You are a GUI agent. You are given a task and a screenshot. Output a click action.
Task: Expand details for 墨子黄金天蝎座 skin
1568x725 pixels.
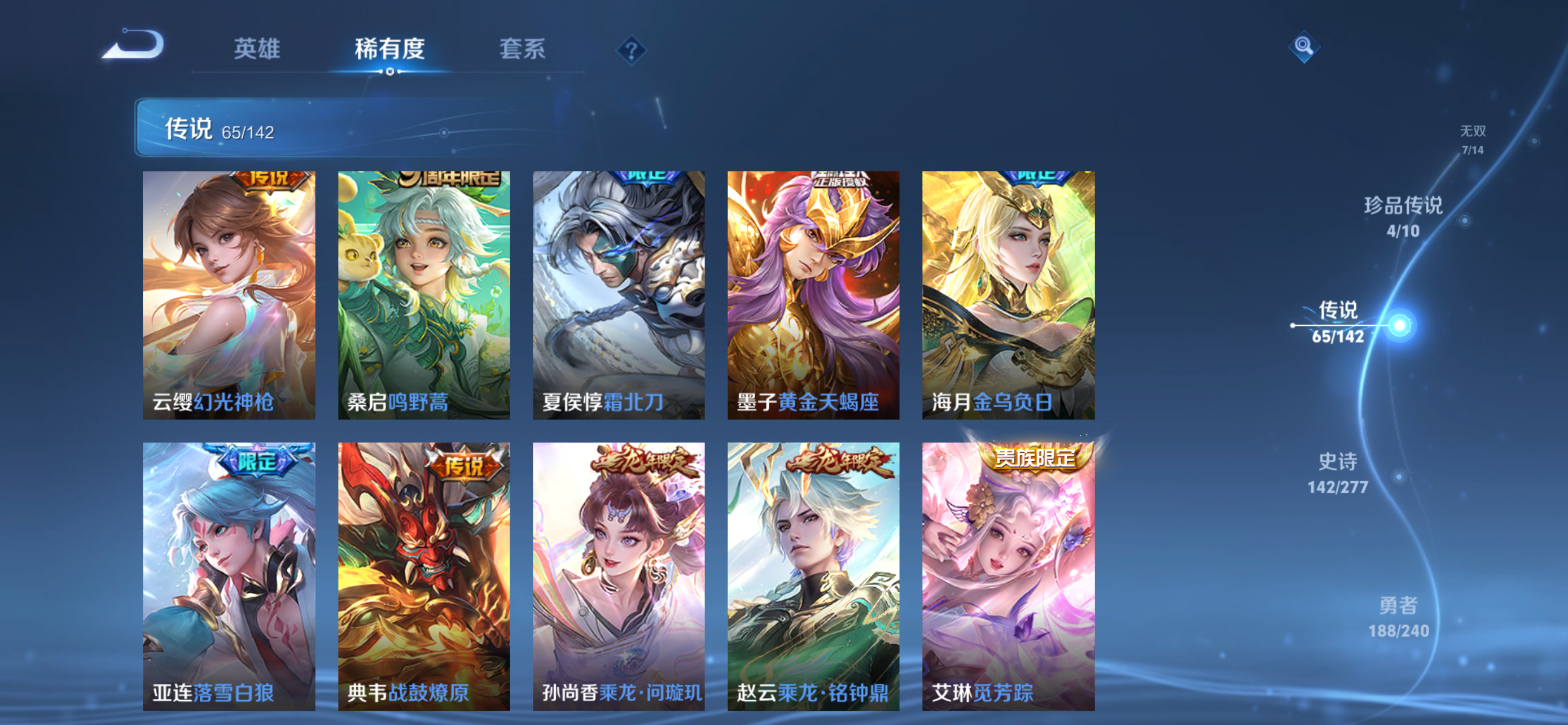(x=813, y=295)
